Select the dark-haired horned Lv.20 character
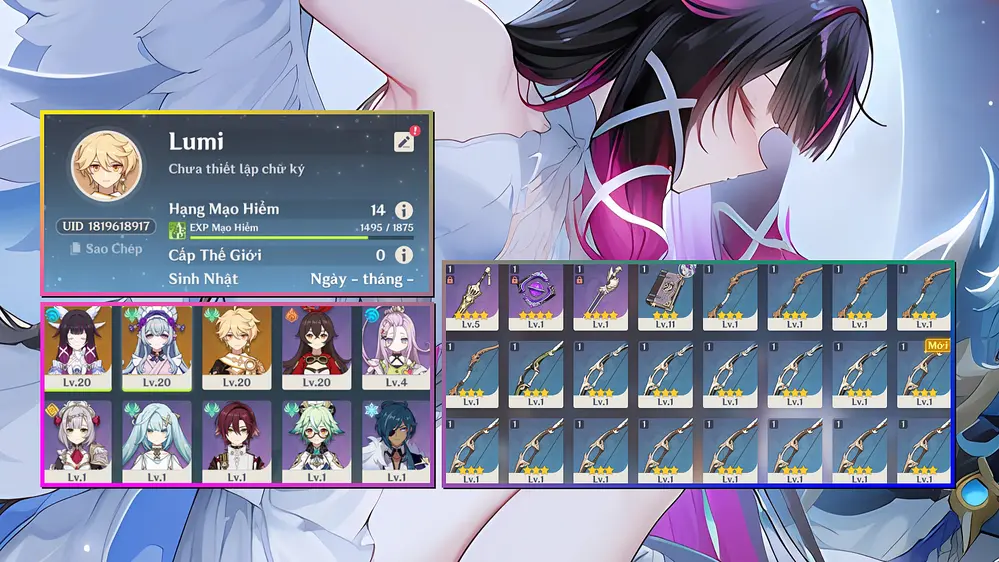Screen dimensions: 999x562 (x=77, y=347)
